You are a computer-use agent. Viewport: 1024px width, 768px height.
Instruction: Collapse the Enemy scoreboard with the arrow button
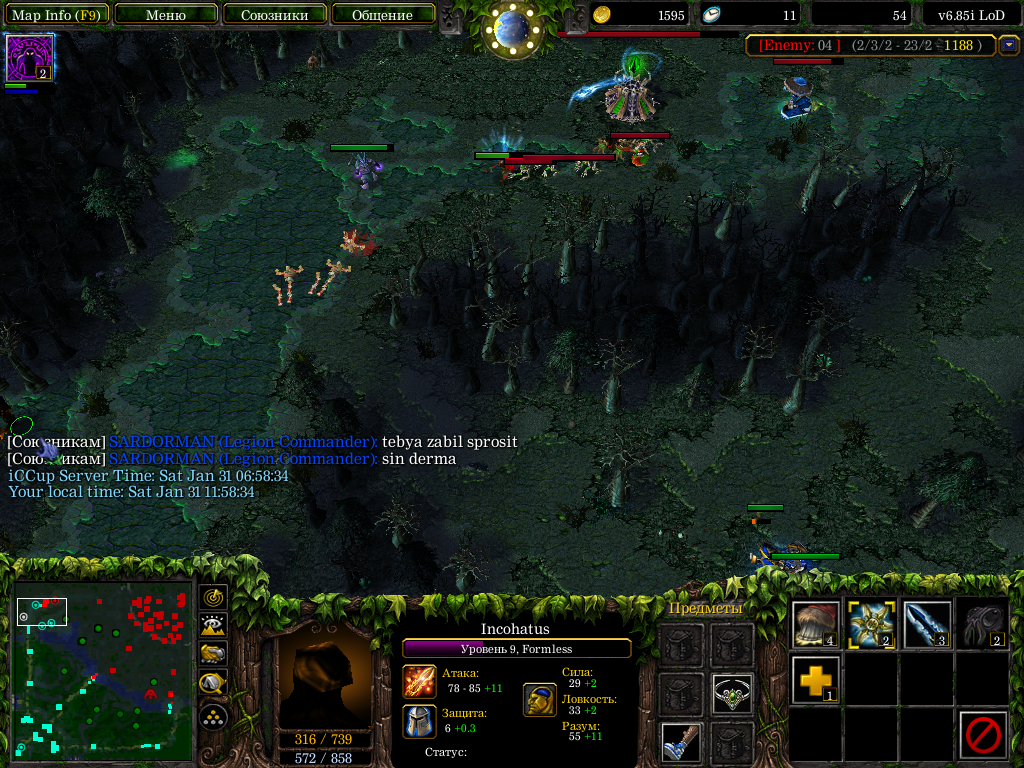tap(1008, 45)
